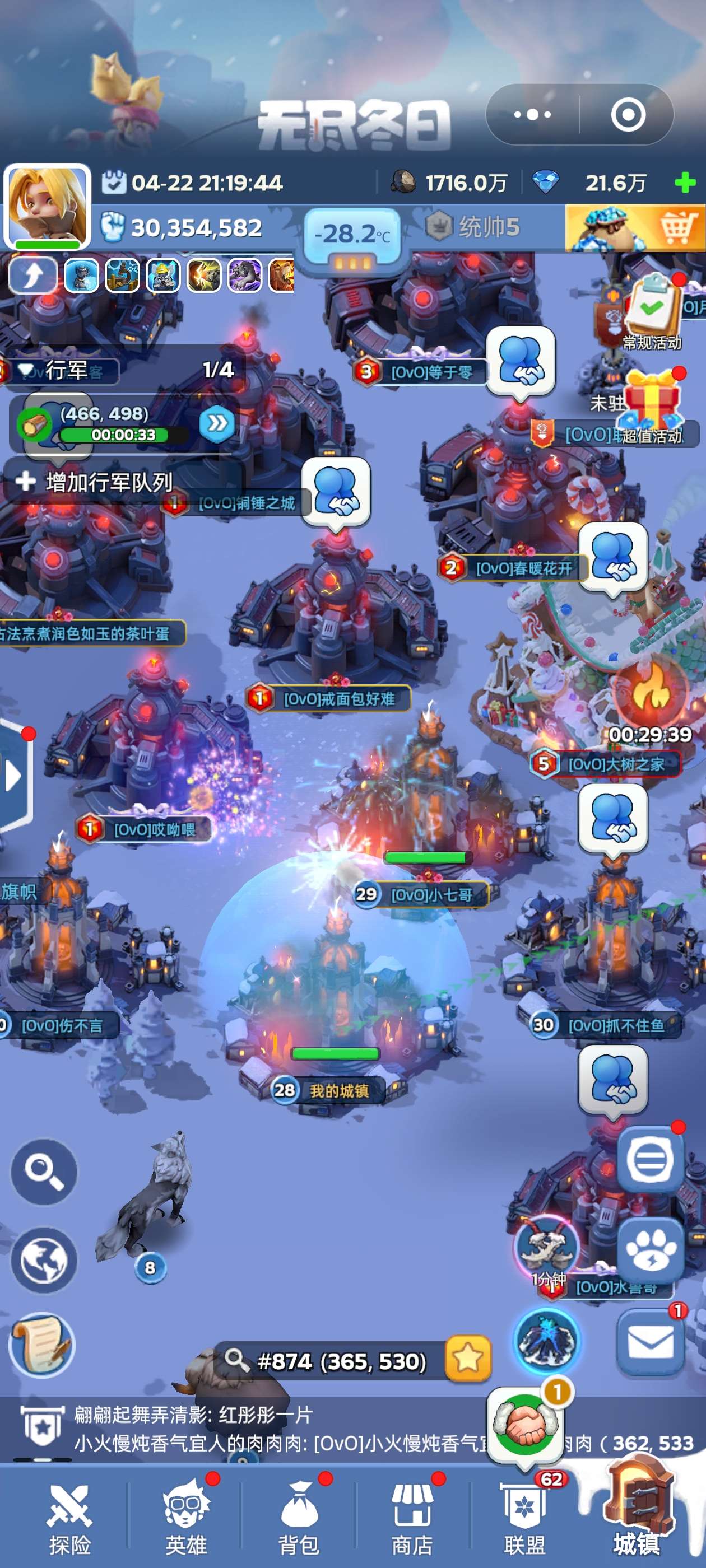Open the 英雄 heroes menu
The image size is (706, 1568).
point(185,1520)
